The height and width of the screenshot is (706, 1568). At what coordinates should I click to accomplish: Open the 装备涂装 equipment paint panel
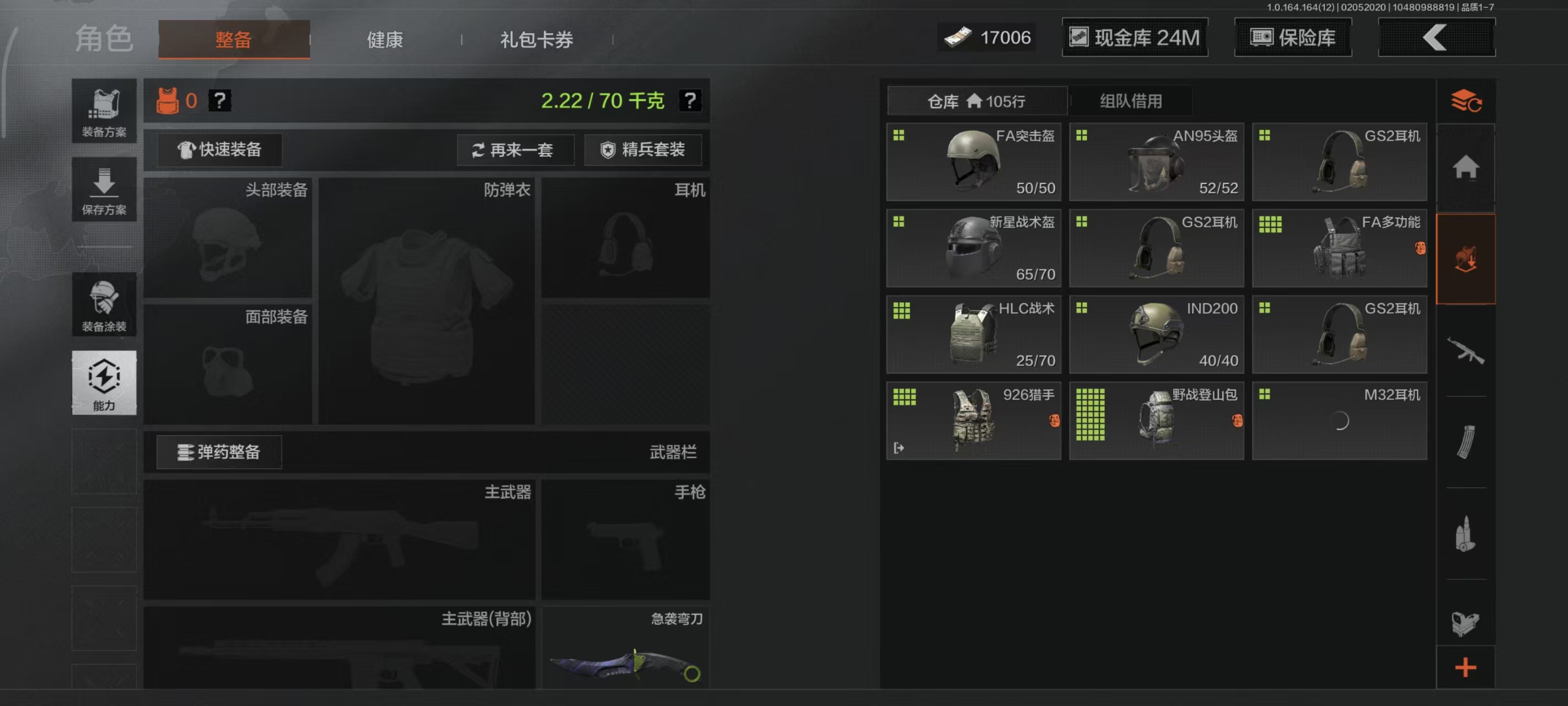pyautogui.click(x=104, y=304)
